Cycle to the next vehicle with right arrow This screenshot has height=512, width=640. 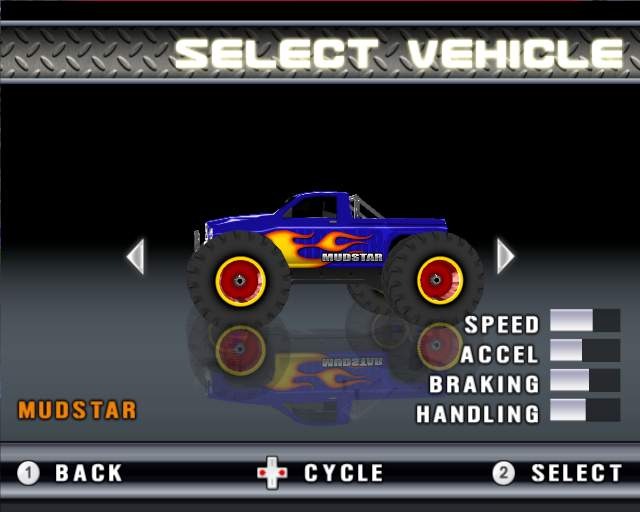pyautogui.click(x=505, y=256)
